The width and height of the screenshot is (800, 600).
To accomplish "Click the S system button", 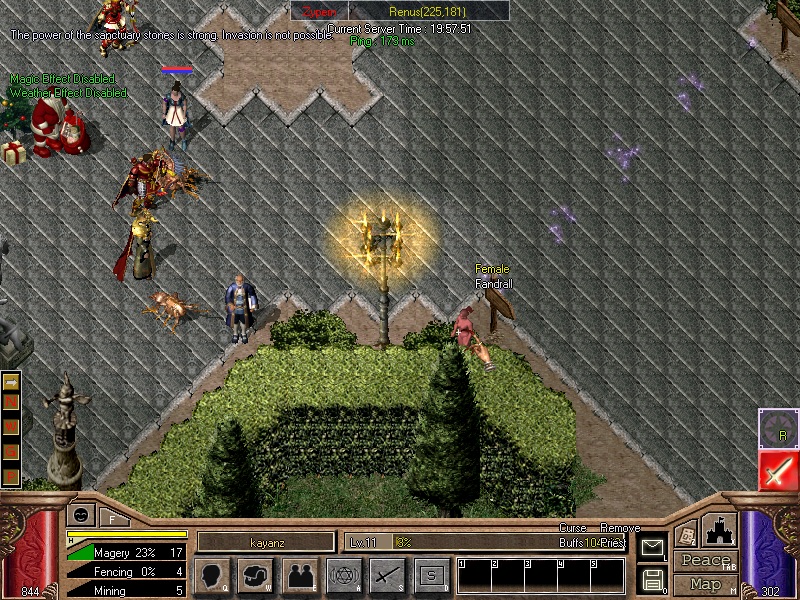I will tap(432, 576).
